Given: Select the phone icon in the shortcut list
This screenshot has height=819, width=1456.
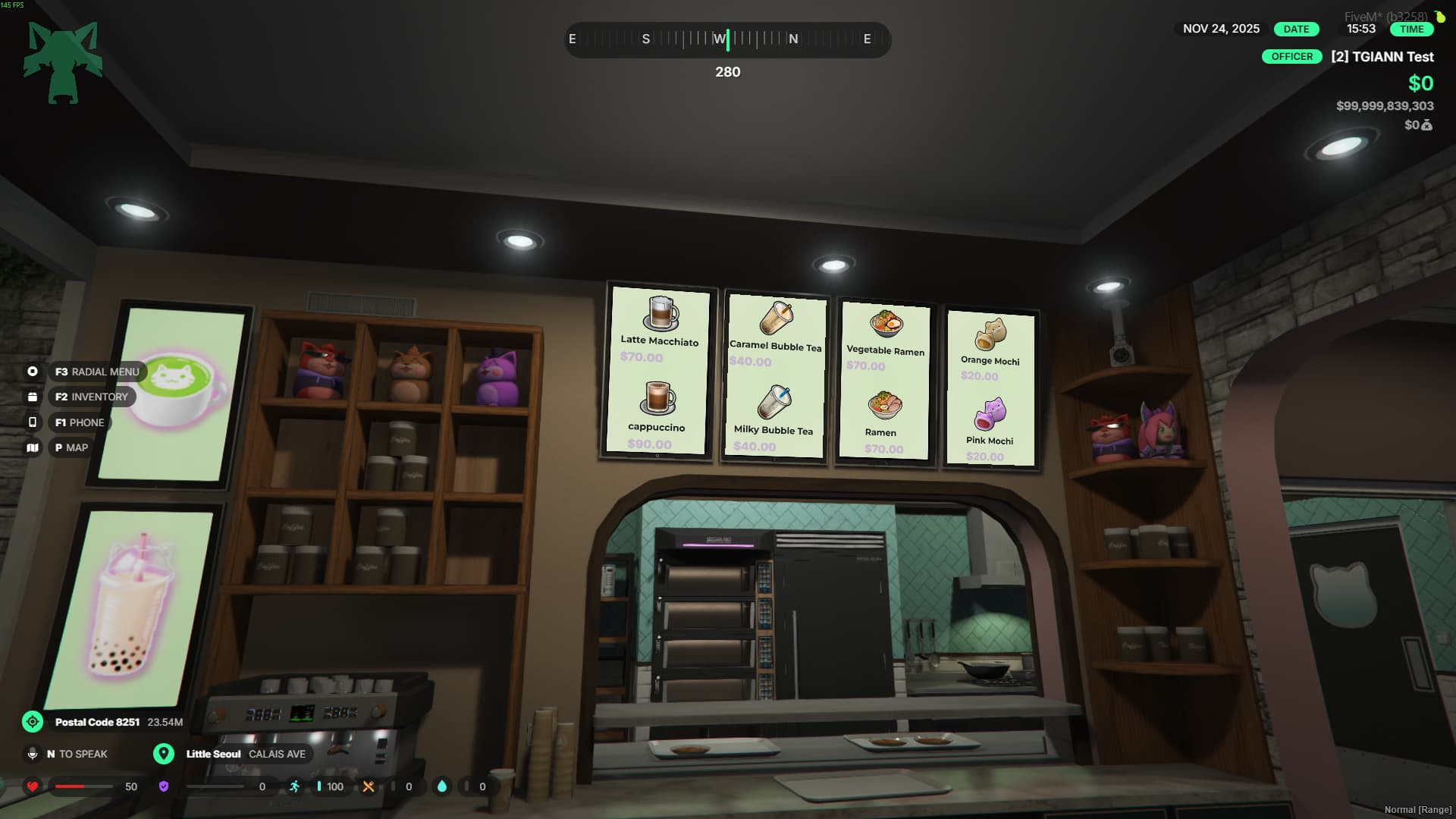Looking at the screenshot, I should tap(33, 422).
